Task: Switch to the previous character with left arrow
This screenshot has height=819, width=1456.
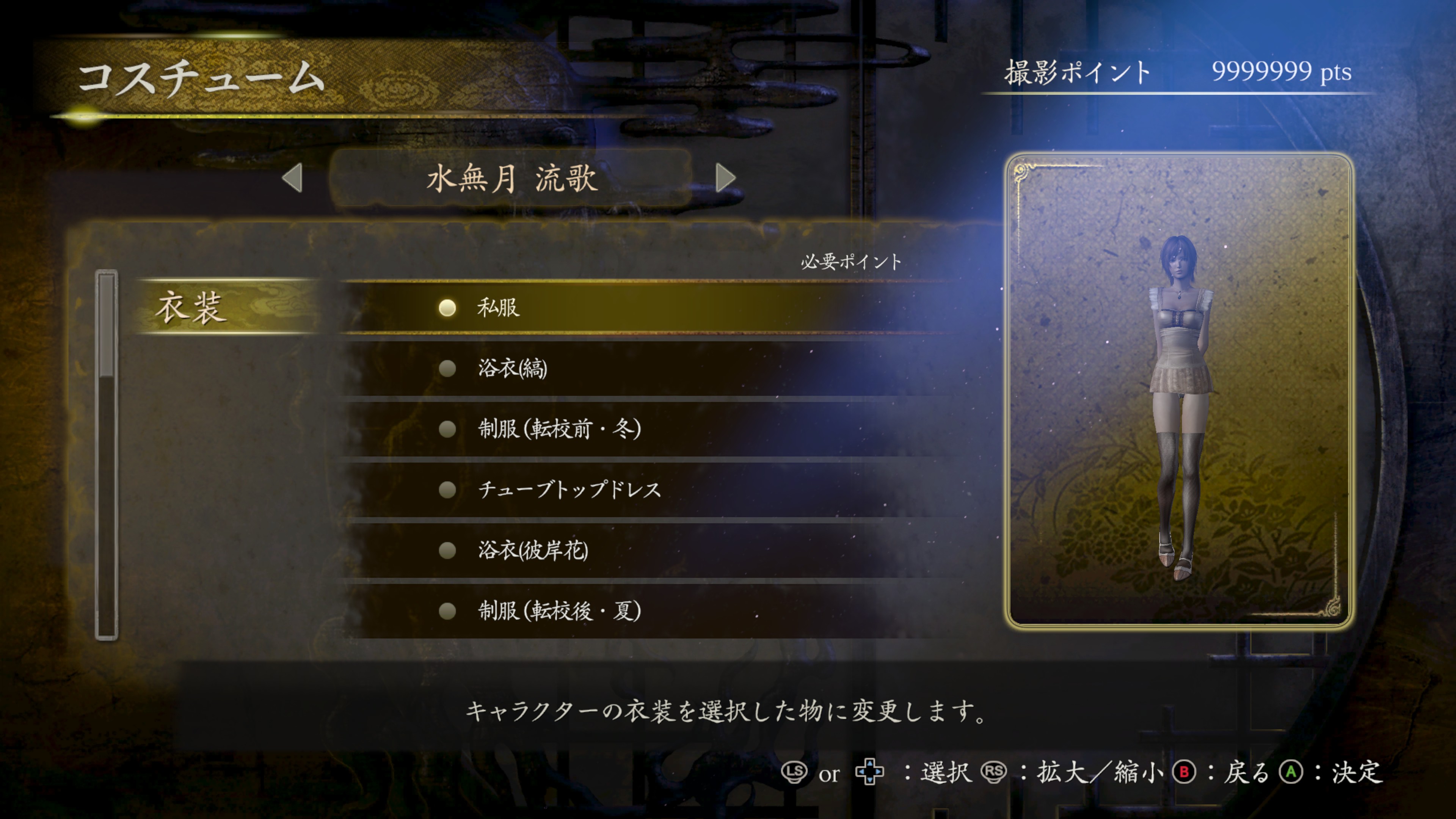Action: 293,178
